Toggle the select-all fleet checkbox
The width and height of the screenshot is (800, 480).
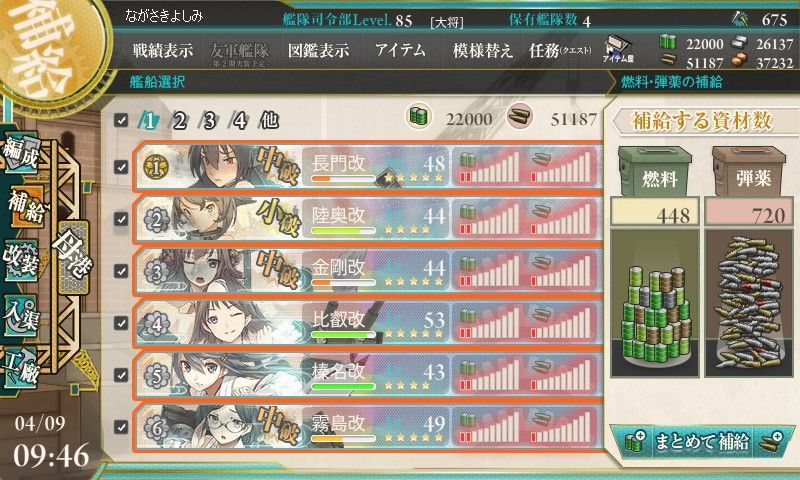coord(121,120)
